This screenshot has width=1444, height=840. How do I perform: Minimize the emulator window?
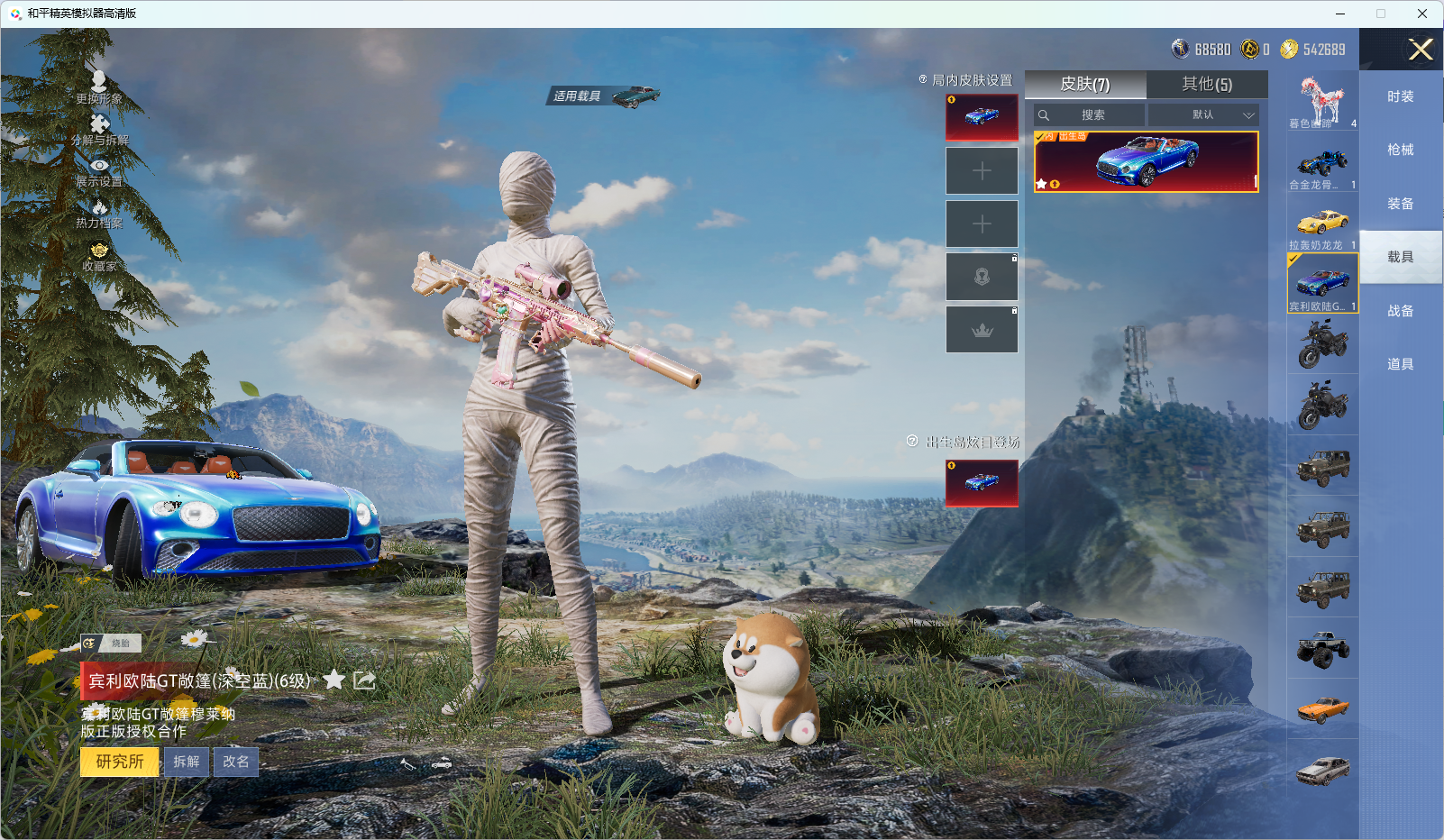[1340, 14]
